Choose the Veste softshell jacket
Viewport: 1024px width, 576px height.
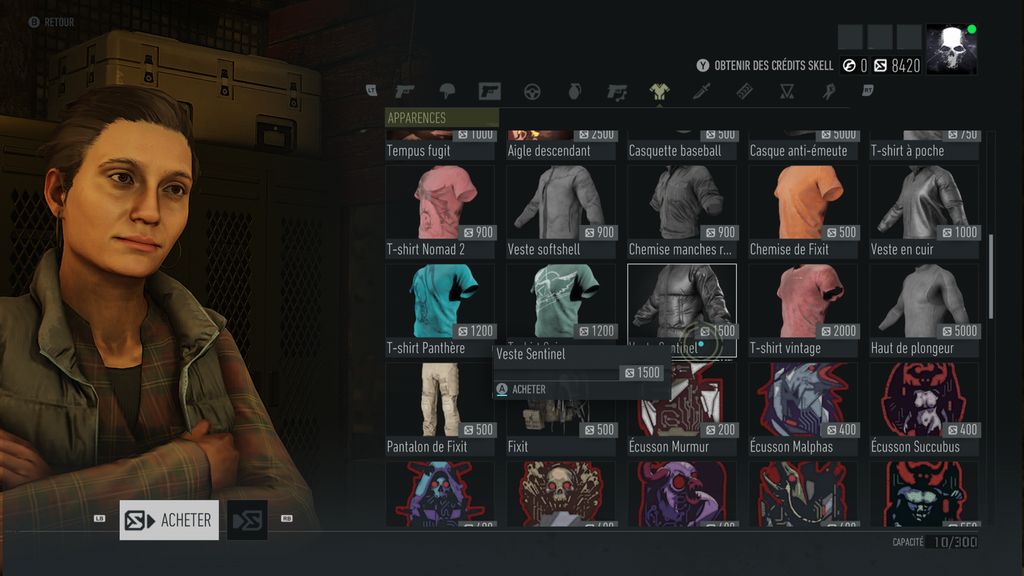(561, 203)
